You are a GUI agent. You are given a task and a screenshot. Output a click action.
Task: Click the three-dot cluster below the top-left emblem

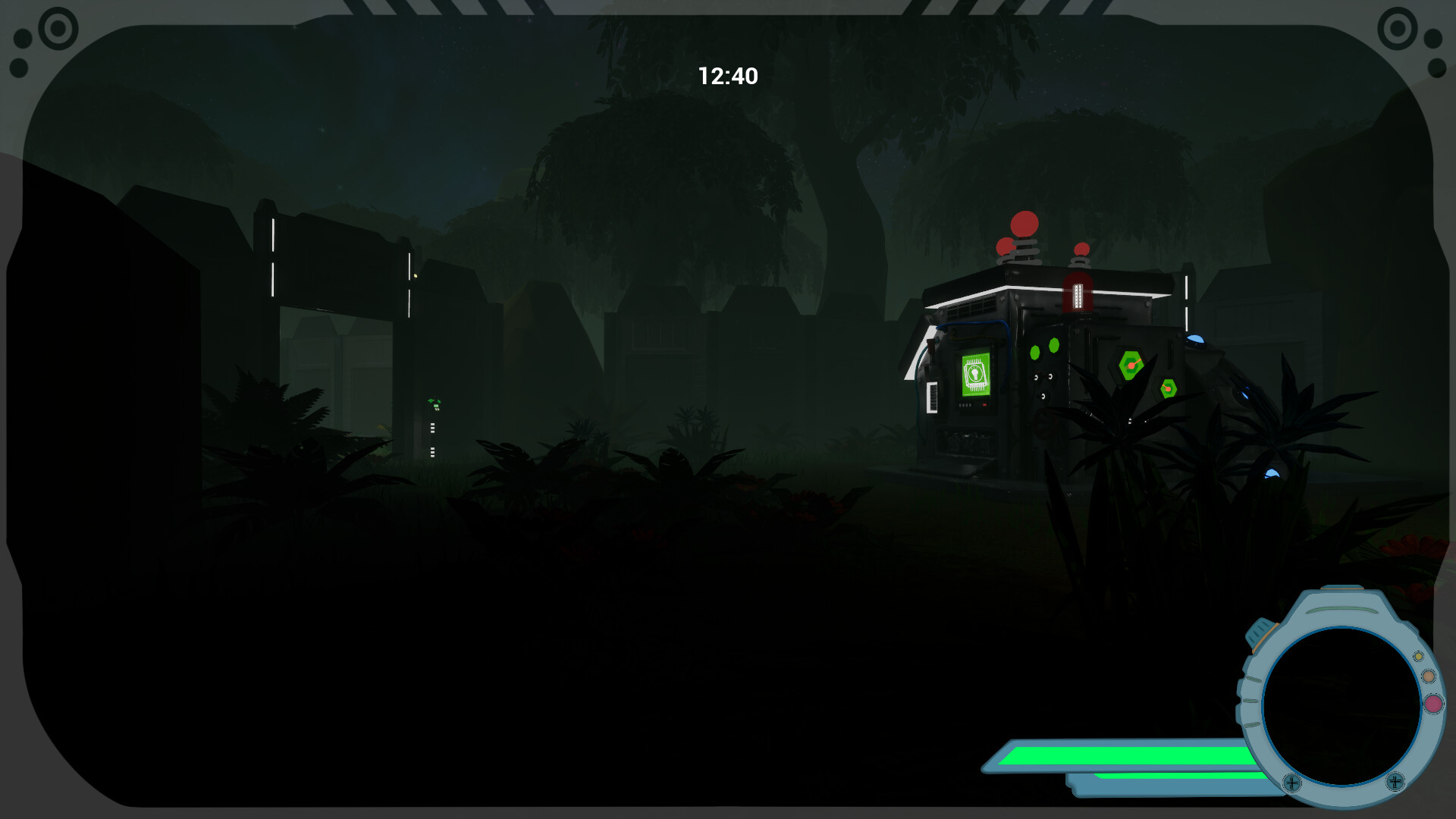21,53
